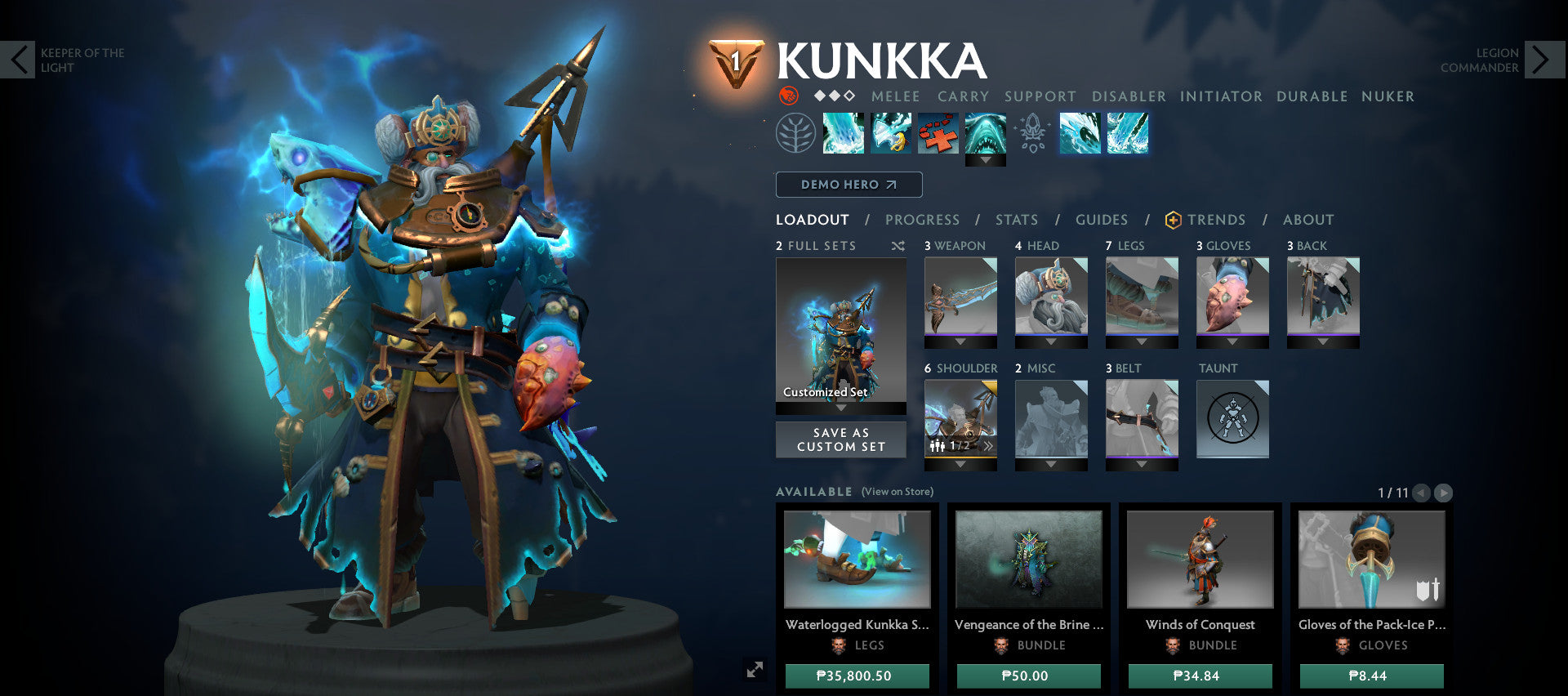1568x696 pixels.
Task: Open the Guides tab
Action: pyautogui.click(x=1101, y=220)
